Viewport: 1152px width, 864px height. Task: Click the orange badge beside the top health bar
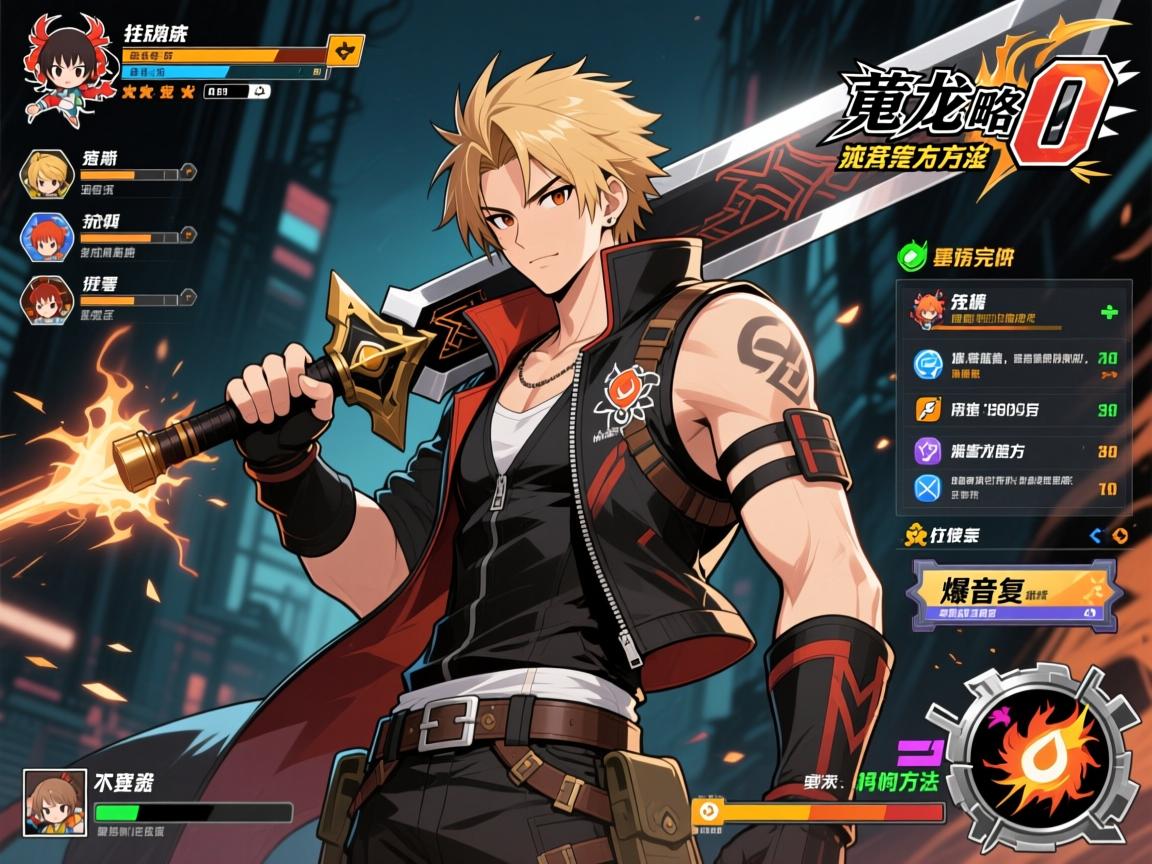click(x=346, y=50)
